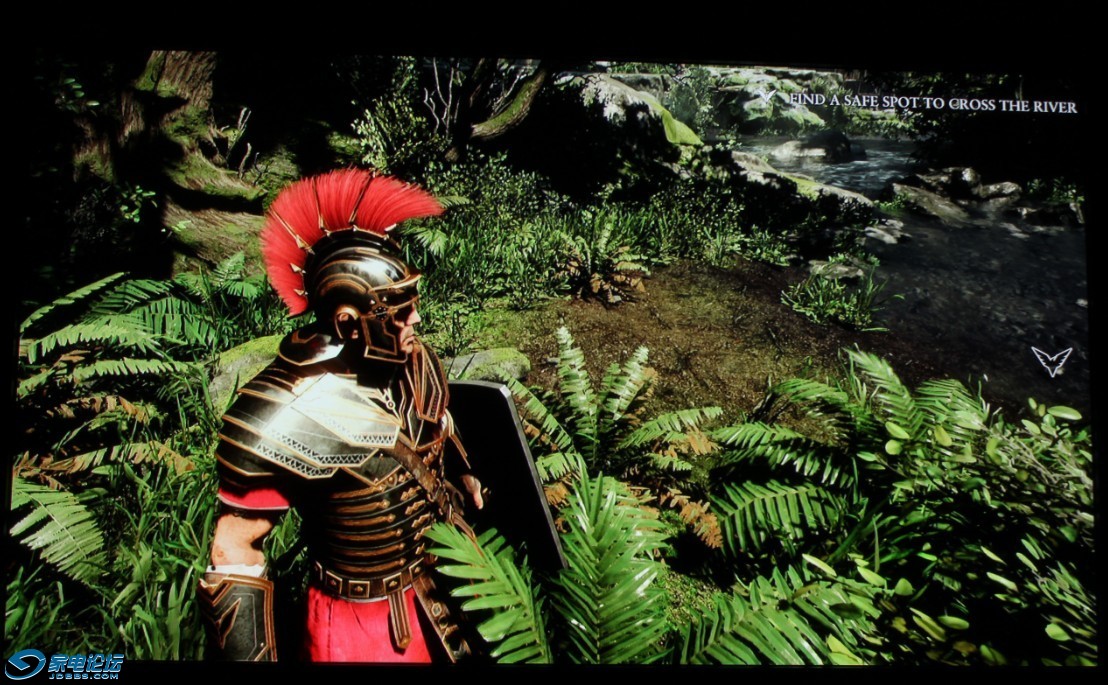Viewport: 1108px width, 685px height.
Task: Open the forum logo watermark
Action: click(63, 665)
